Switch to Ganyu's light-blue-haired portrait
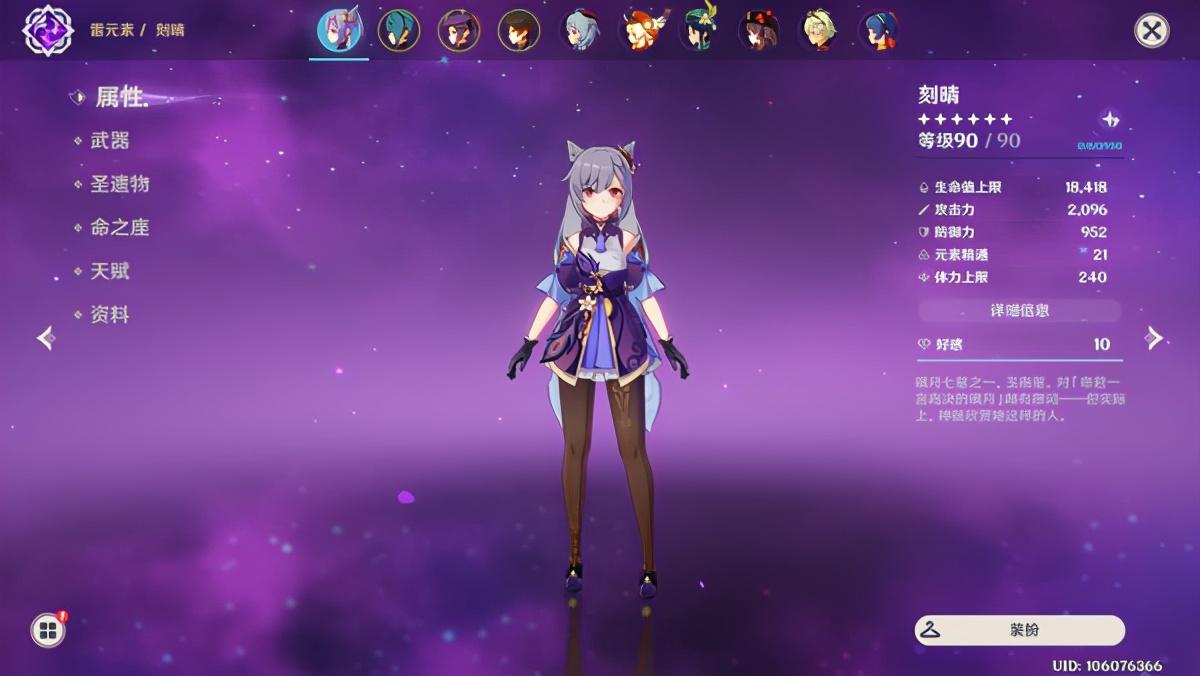Screen dimensions: 1200x676 click(580, 31)
